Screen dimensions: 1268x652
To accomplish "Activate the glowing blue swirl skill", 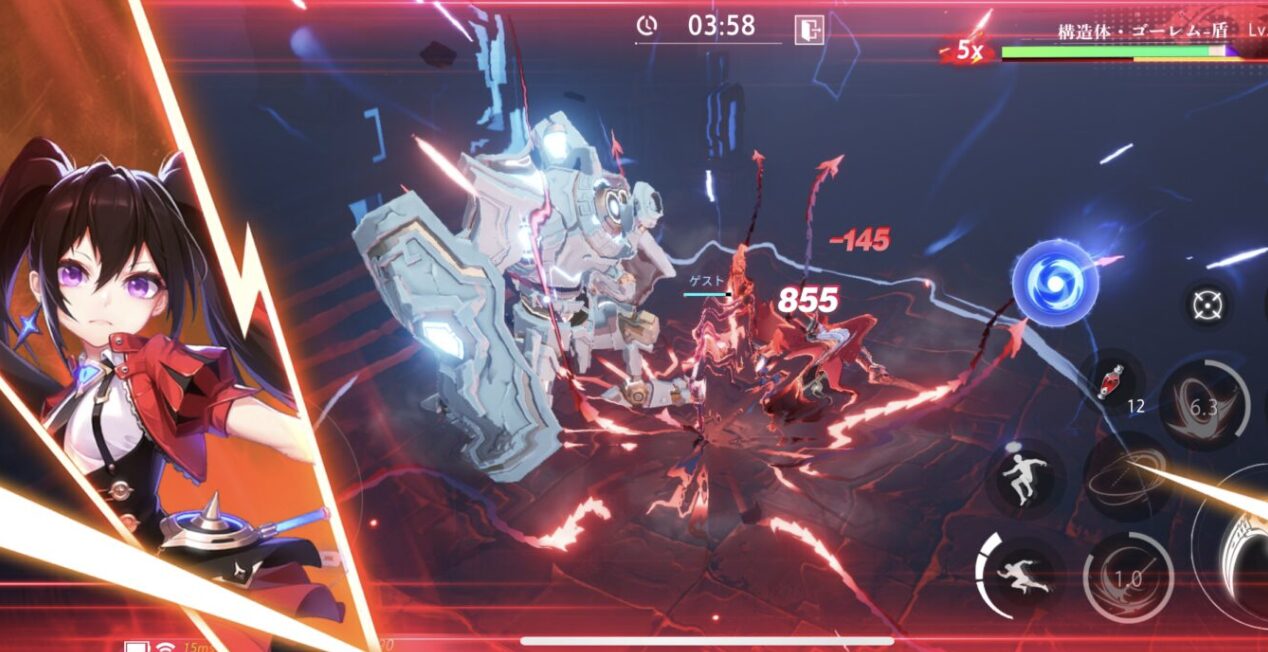I will [x=1054, y=284].
